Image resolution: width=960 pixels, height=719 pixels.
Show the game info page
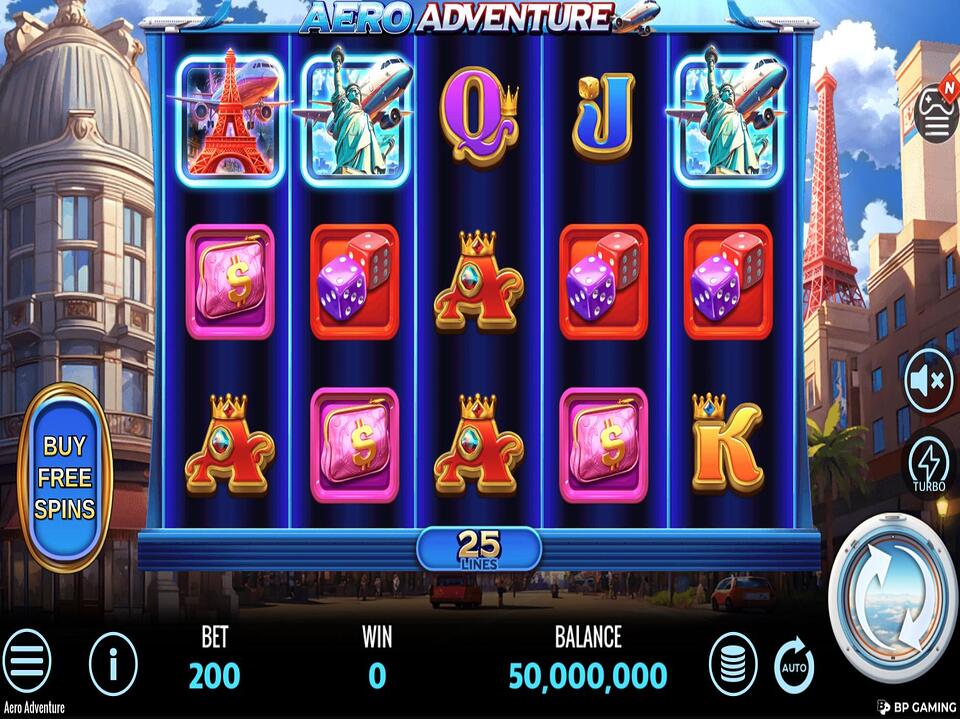[113, 662]
